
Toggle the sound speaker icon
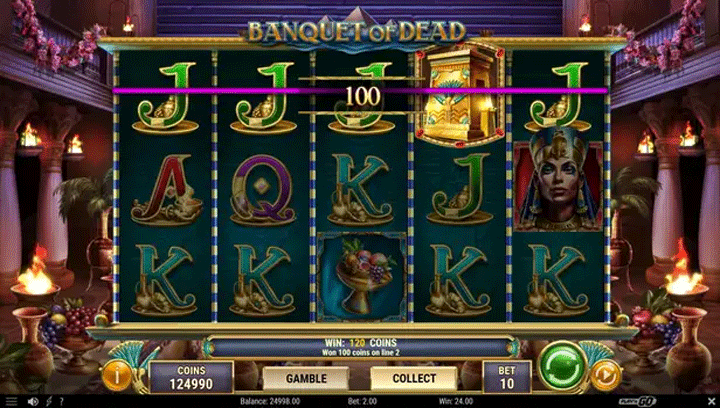pyautogui.click(x=32, y=401)
